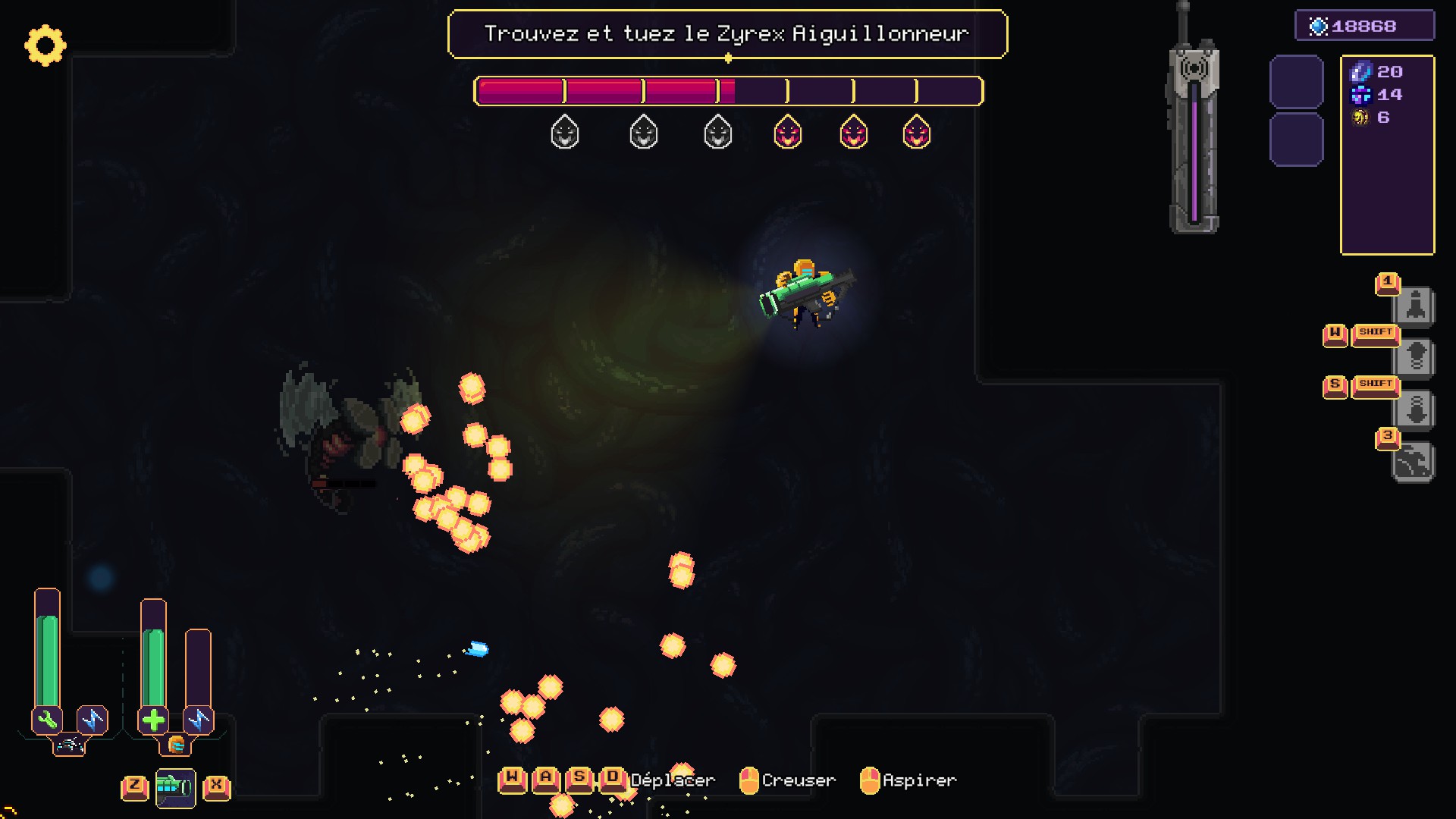Image resolution: width=1456 pixels, height=819 pixels.
Task: Click the spider drone vehicle icon
Action: pyautogui.click(x=69, y=745)
